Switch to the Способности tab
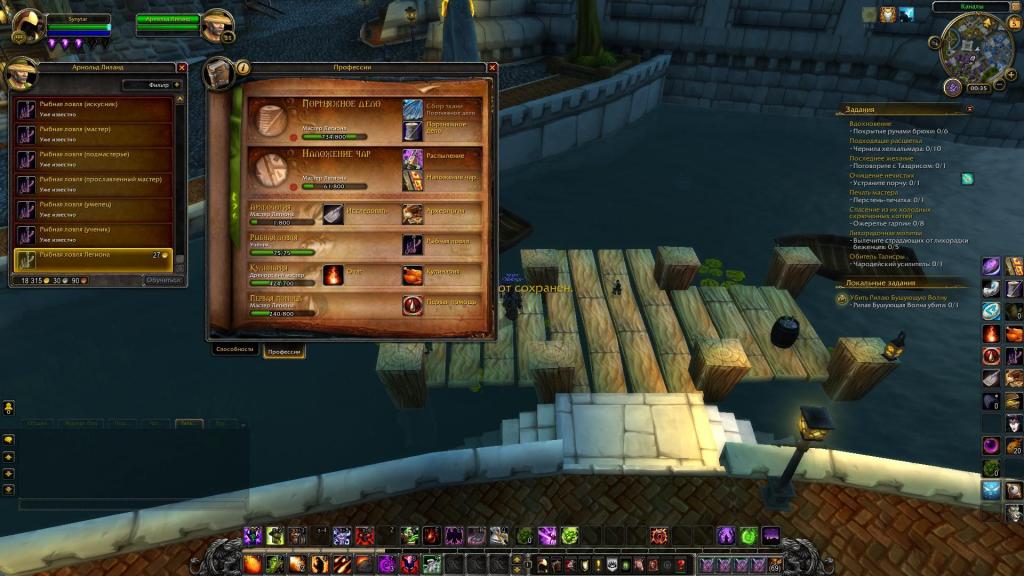The width and height of the screenshot is (1024, 576). click(x=235, y=350)
